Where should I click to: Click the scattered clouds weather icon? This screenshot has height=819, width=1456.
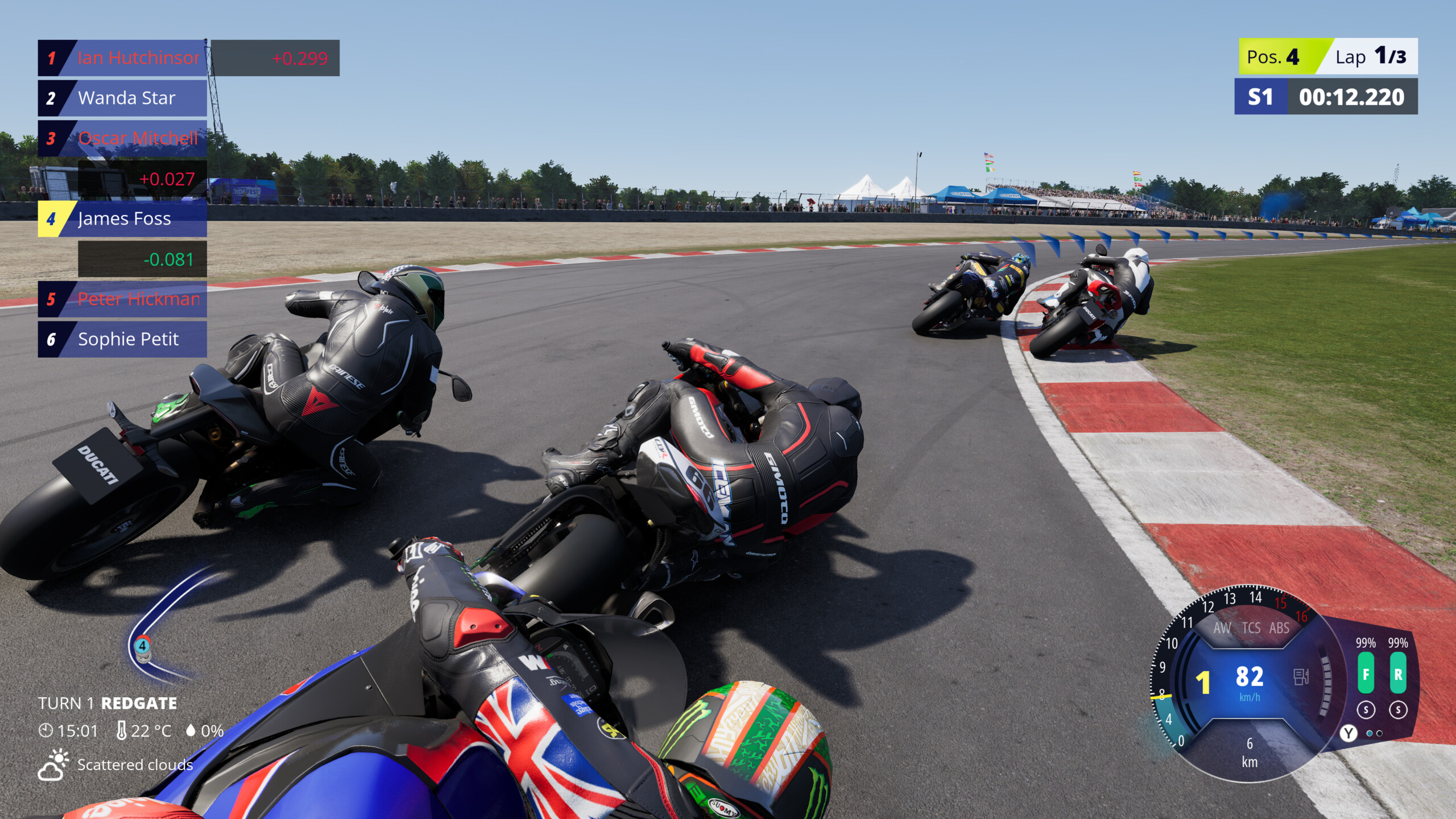click(x=53, y=765)
